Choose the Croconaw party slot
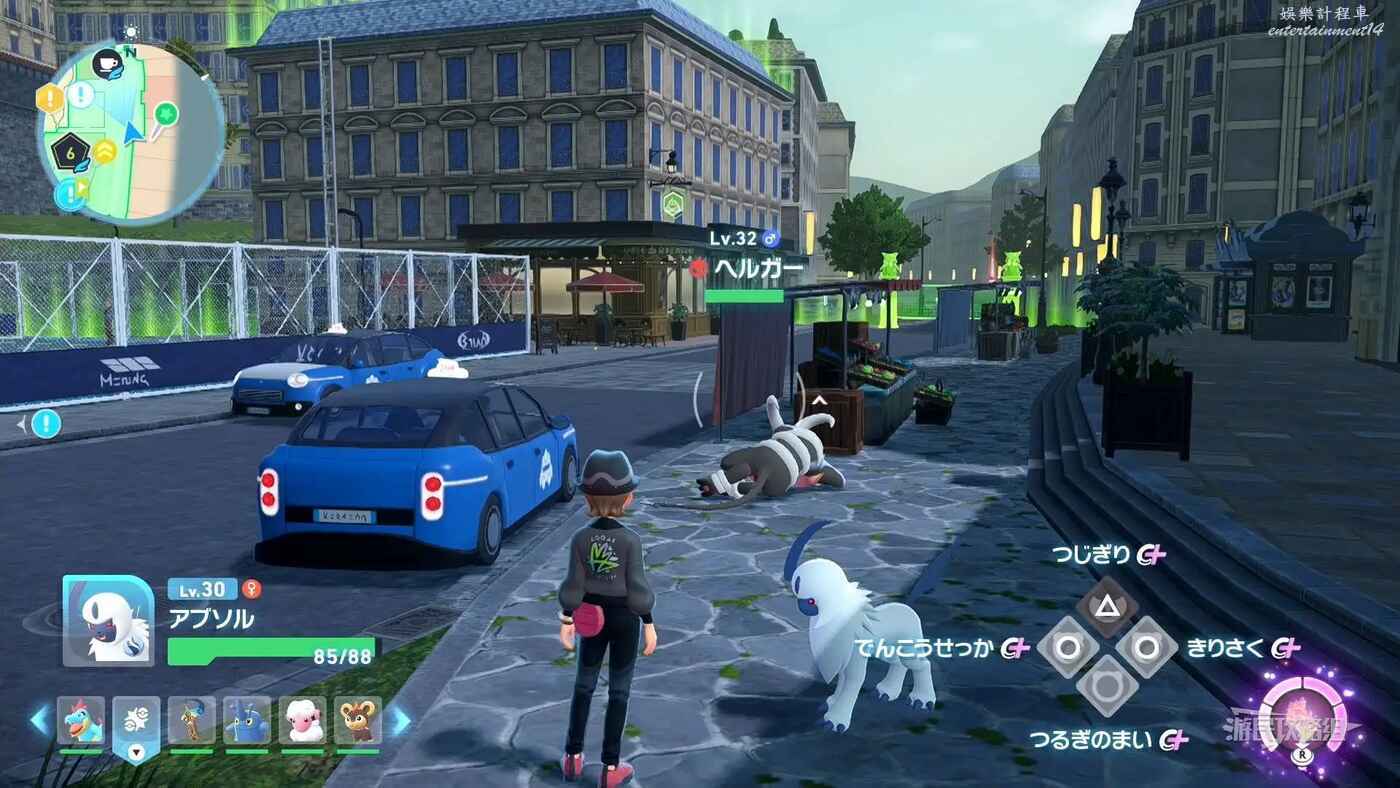 pyautogui.click(x=81, y=721)
